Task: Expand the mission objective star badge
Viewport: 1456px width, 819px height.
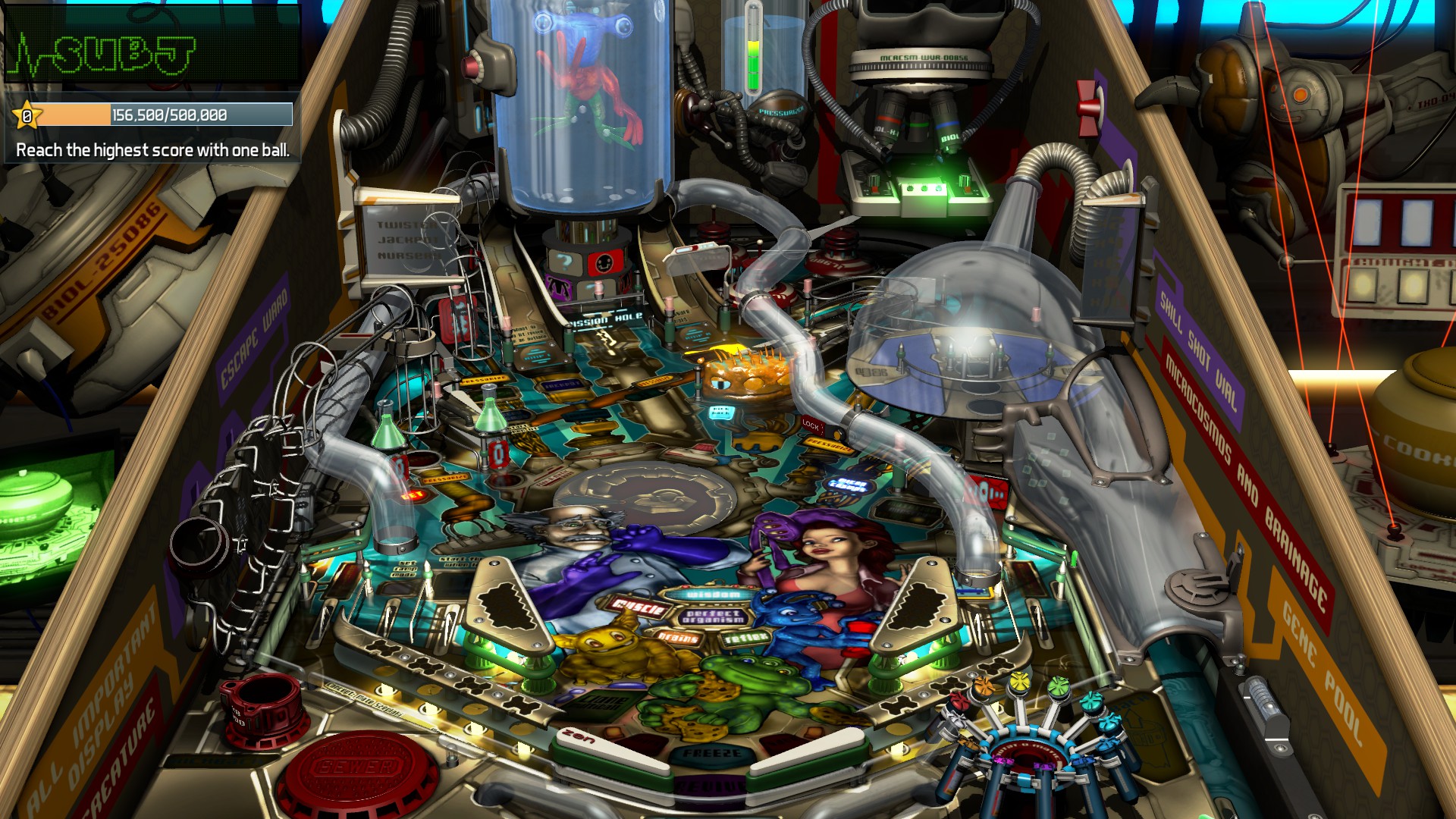Action: [27, 115]
